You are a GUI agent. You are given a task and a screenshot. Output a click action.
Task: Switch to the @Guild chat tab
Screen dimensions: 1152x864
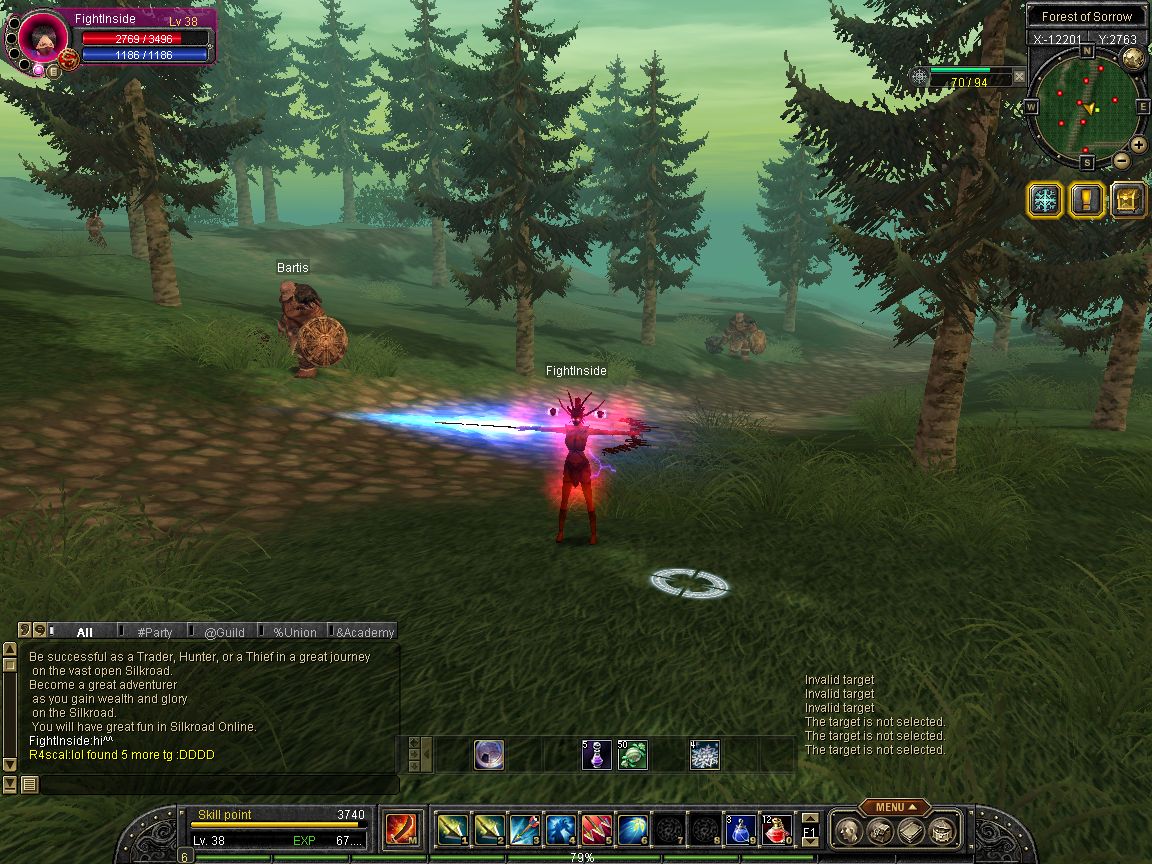pos(224,632)
